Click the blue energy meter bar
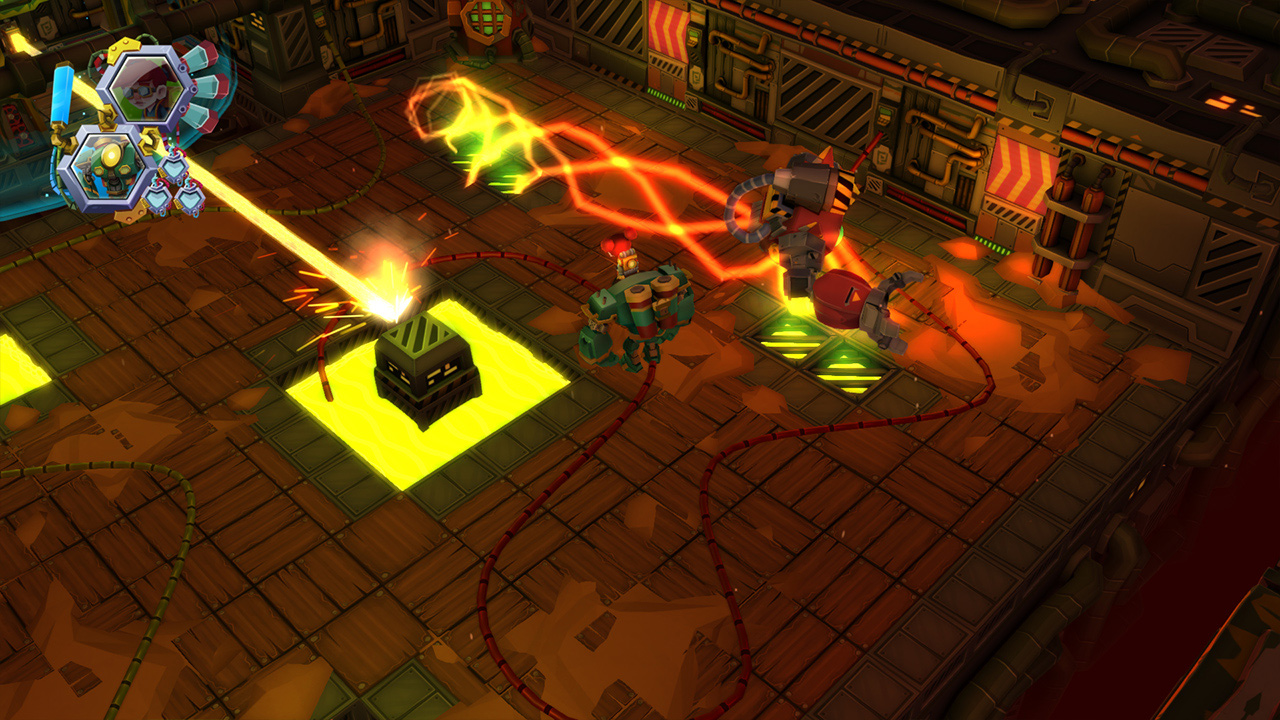The image size is (1280, 720). pyautogui.click(x=61, y=93)
